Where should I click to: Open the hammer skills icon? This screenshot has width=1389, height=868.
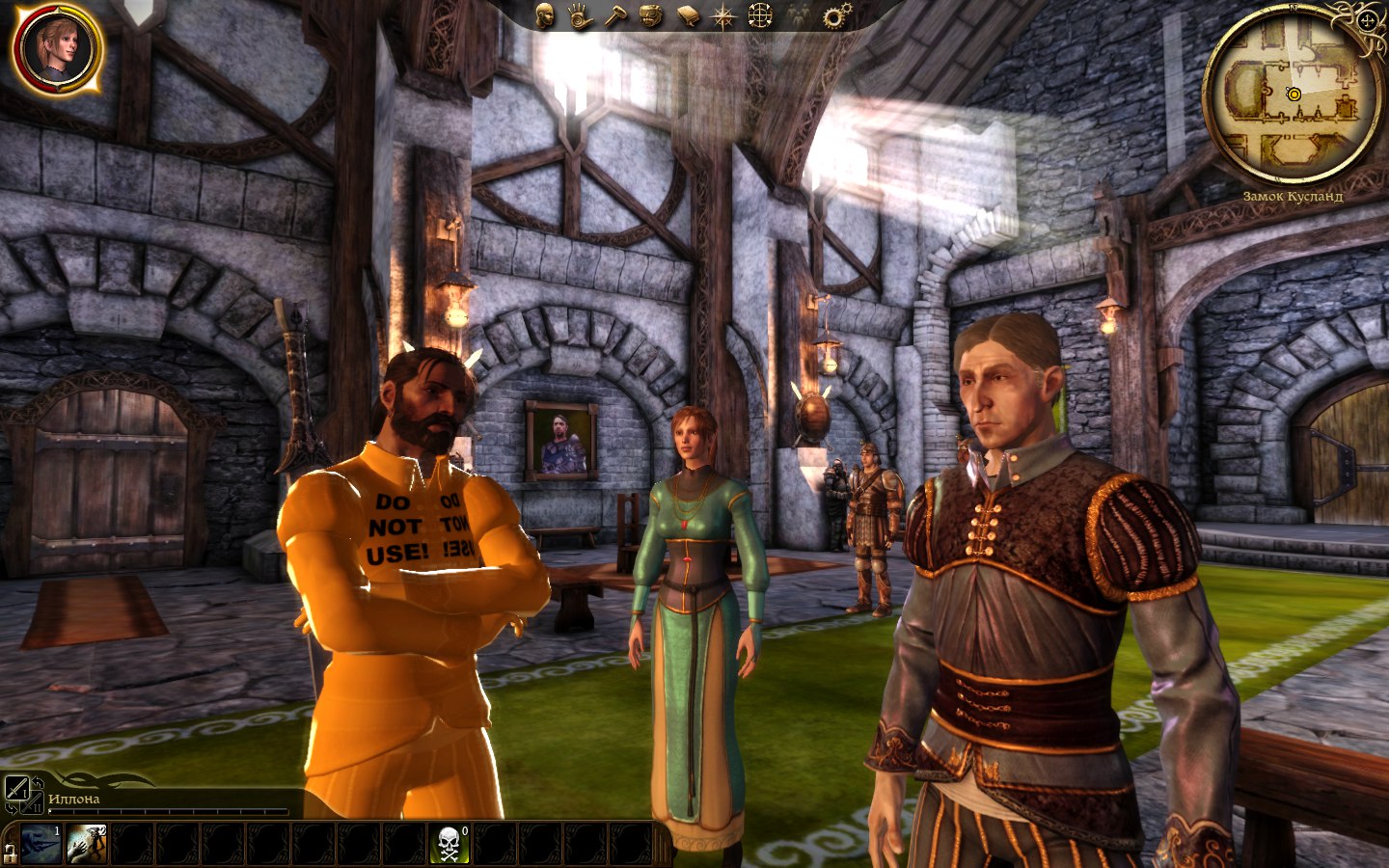[x=616, y=15]
